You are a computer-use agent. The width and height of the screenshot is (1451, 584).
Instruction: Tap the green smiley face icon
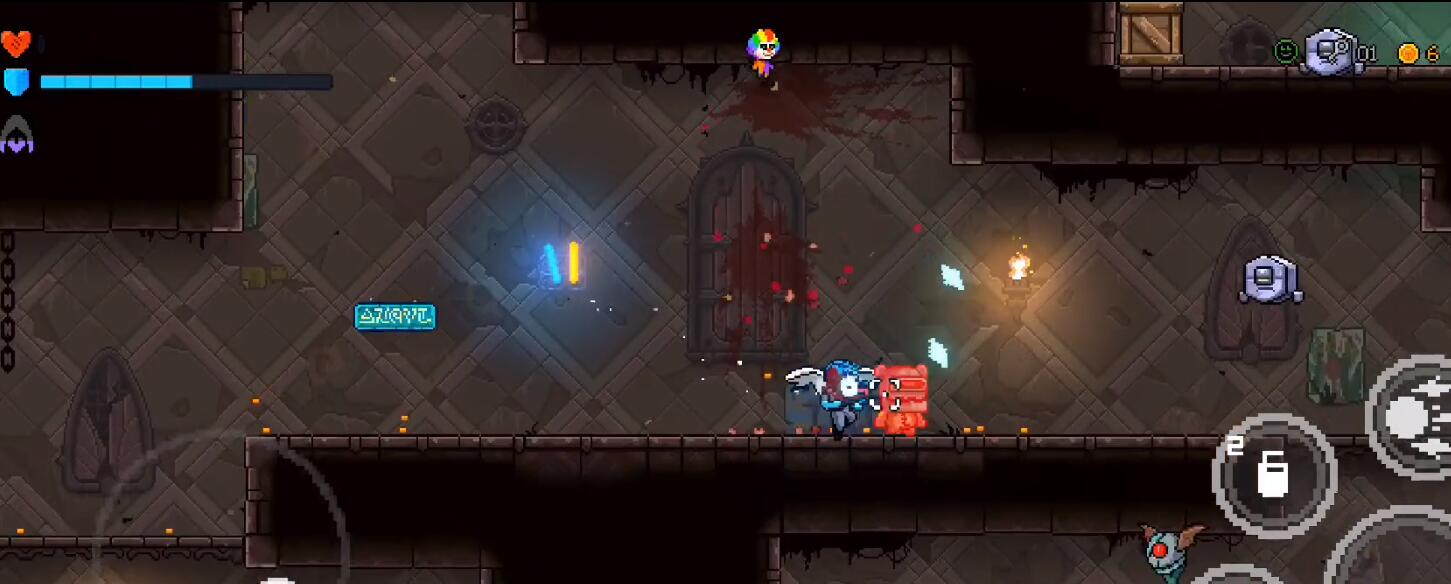point(1285,51)
